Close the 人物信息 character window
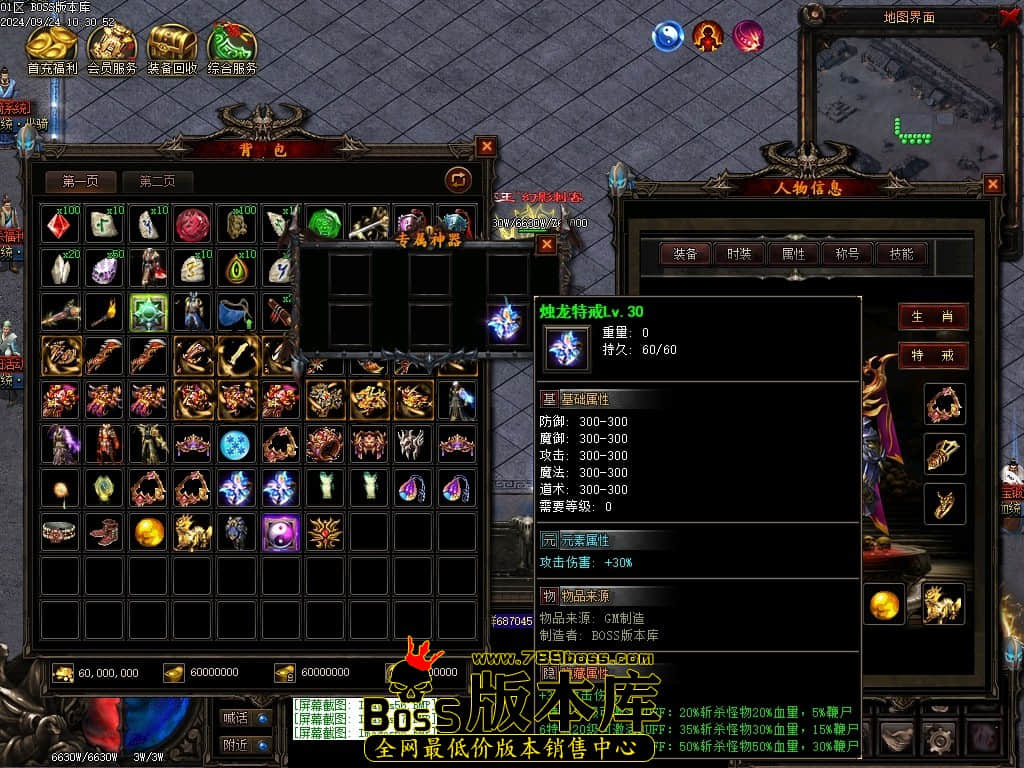The width and height of the screenshot is (1024, 768). (992, 184)
